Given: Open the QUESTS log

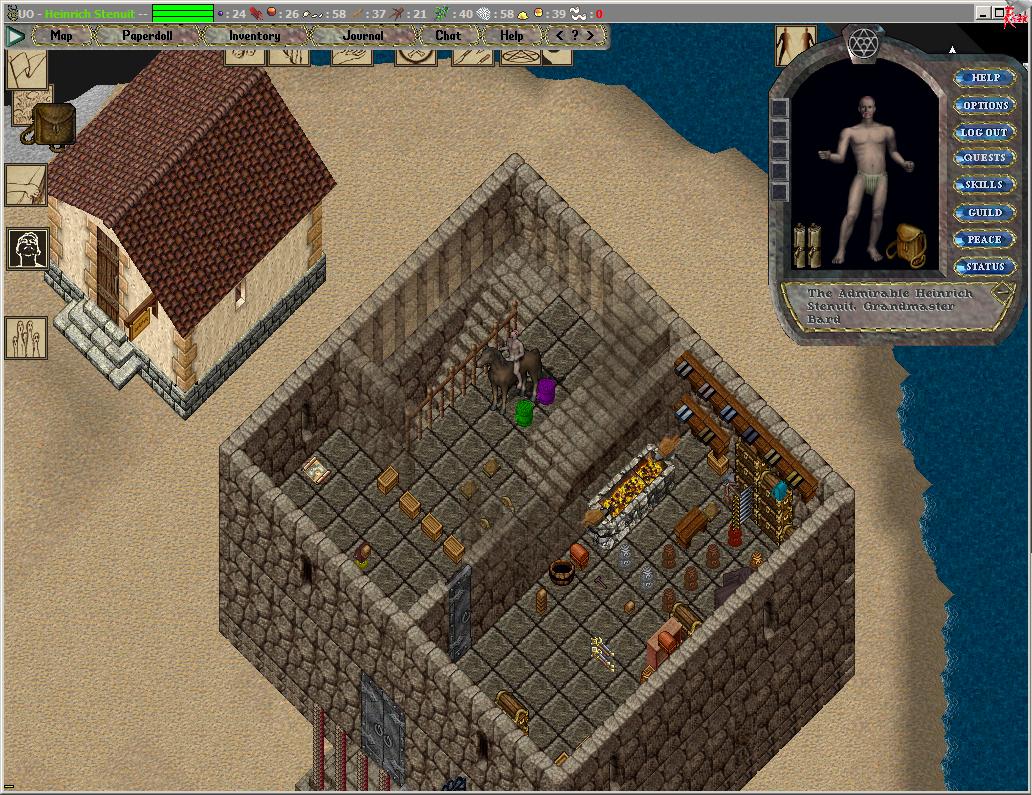Looking at the screenshot, I should [984, 158].
